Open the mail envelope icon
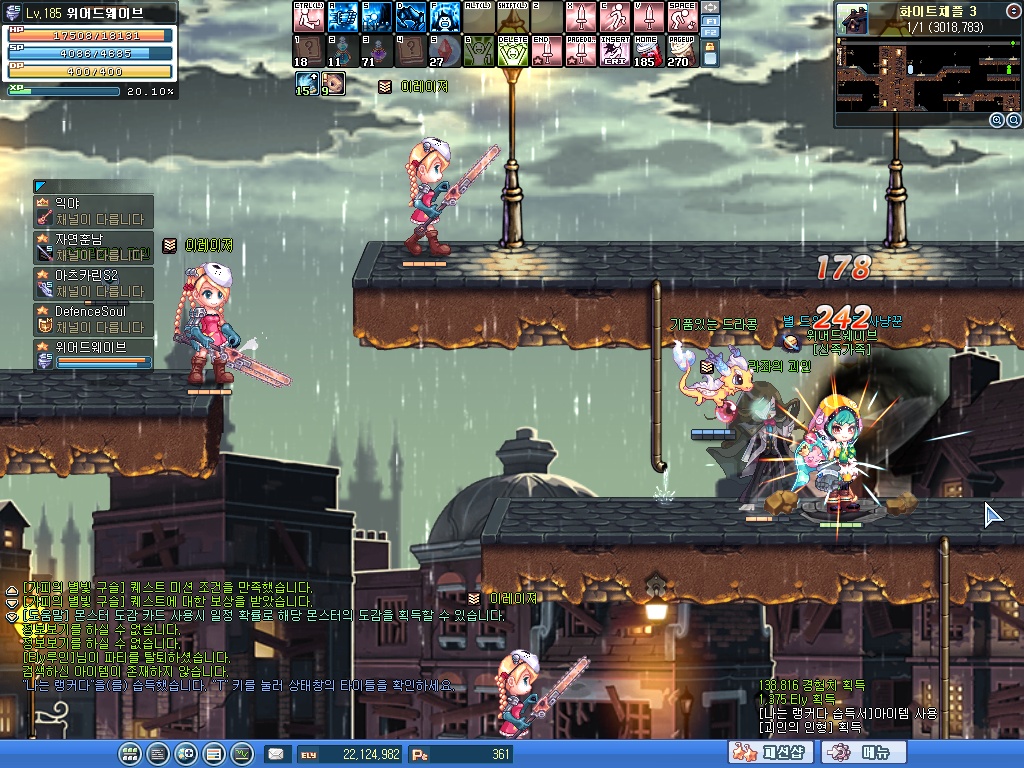1024x768 pixels. [x=275, y=754]
